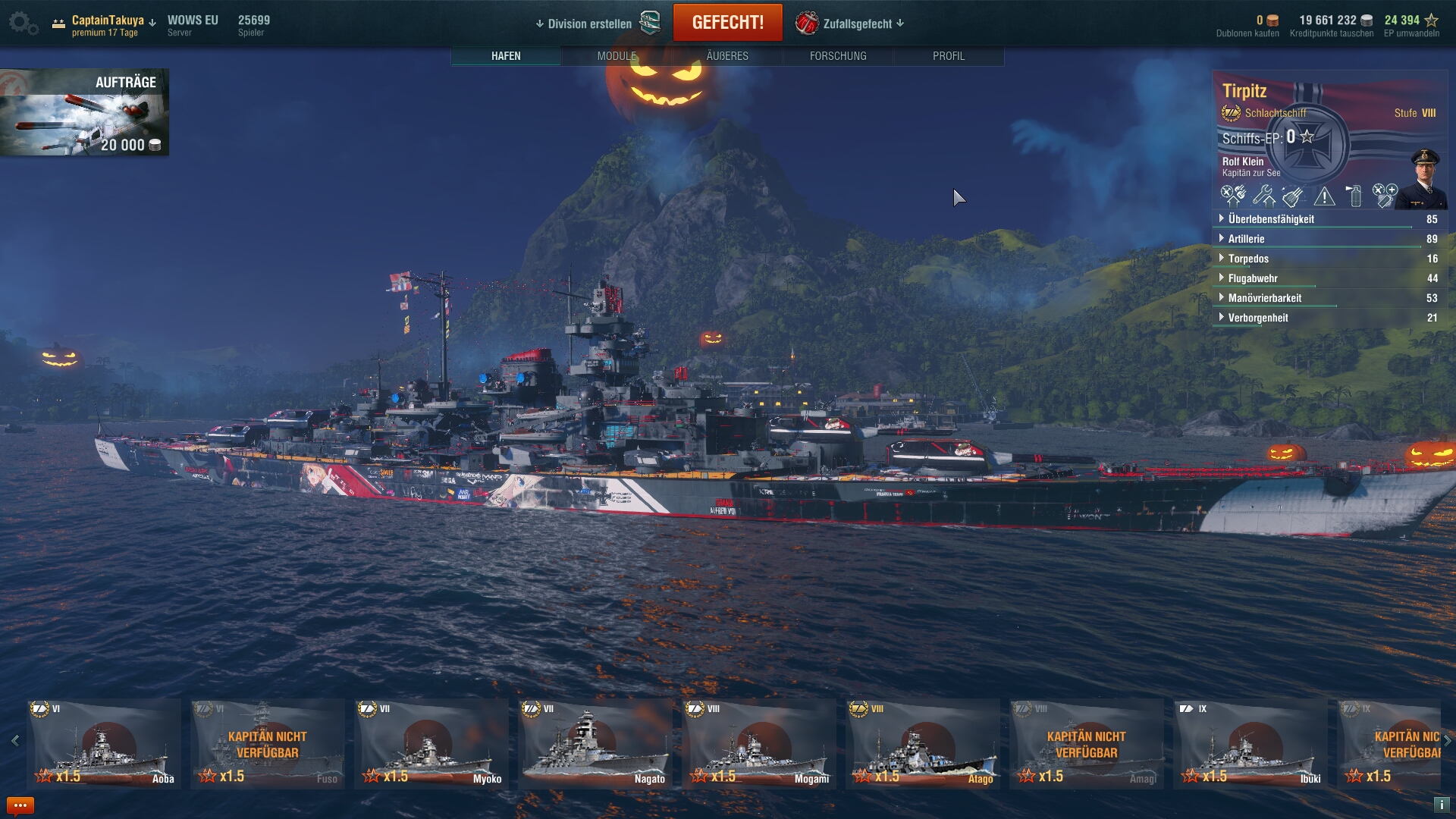The width and height of the screenshot is (1456, 819).
Task: Choose the Atago ship card
Action: (x=923, y=743)
